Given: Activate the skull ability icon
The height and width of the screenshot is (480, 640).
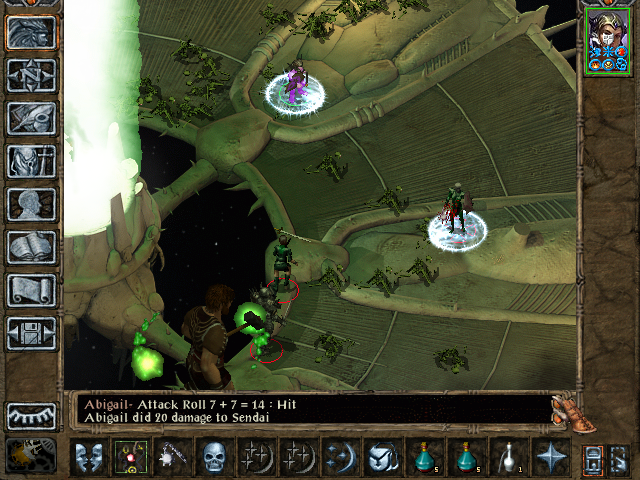Looking at the screenshot, I should coord(214,457).
